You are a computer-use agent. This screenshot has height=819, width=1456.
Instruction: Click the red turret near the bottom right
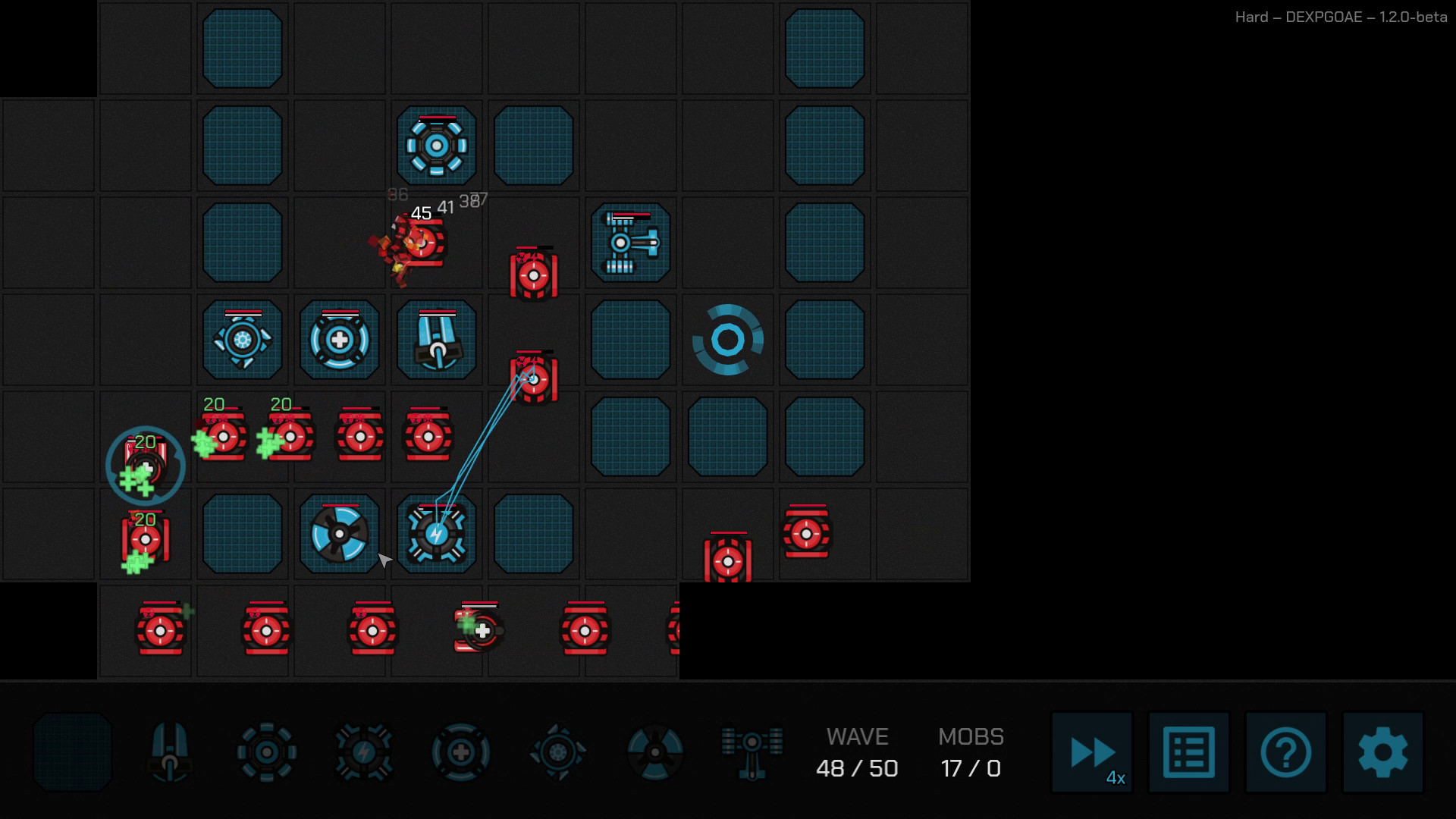(806, 532)
